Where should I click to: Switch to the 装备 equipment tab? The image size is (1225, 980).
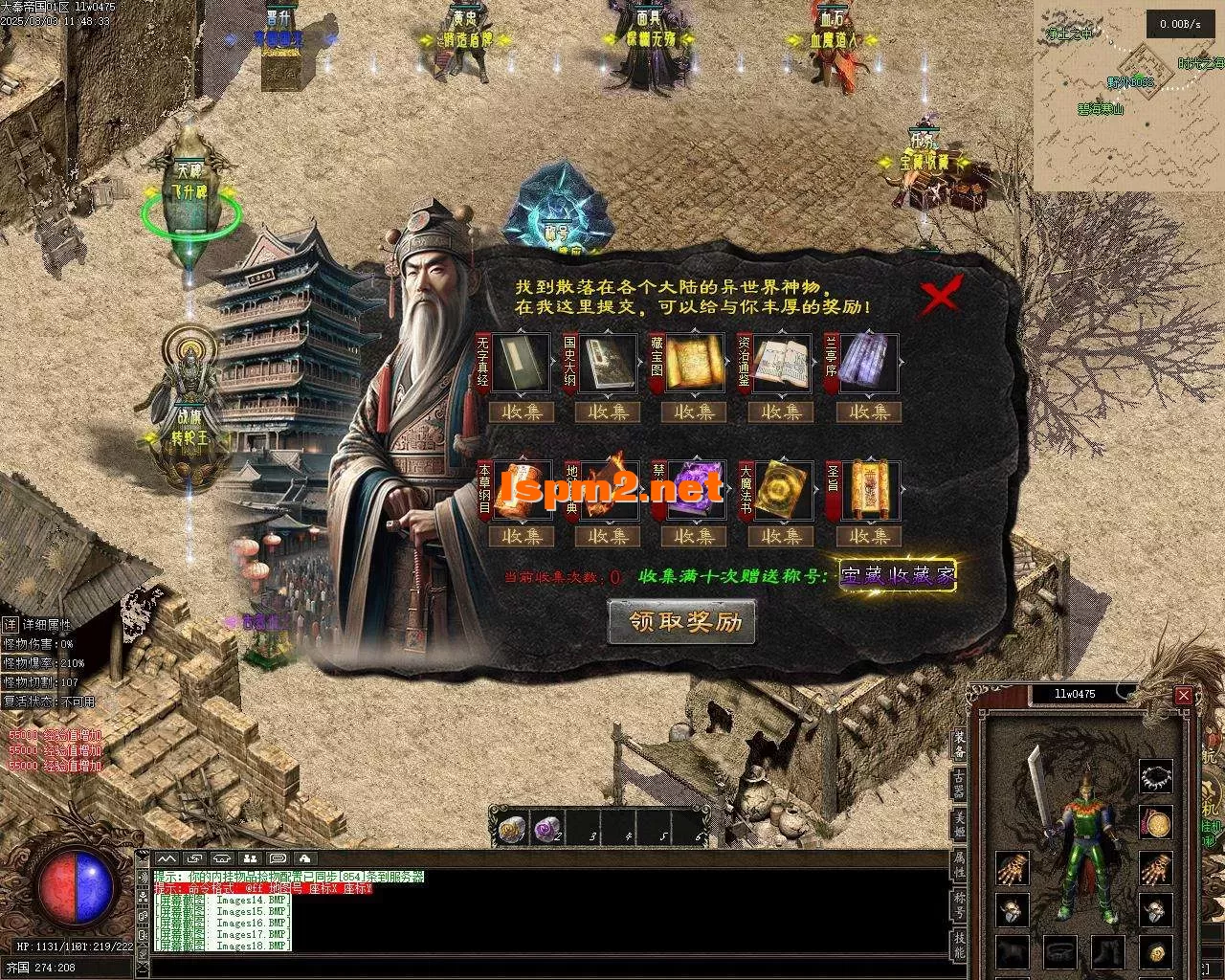(959, 745)
